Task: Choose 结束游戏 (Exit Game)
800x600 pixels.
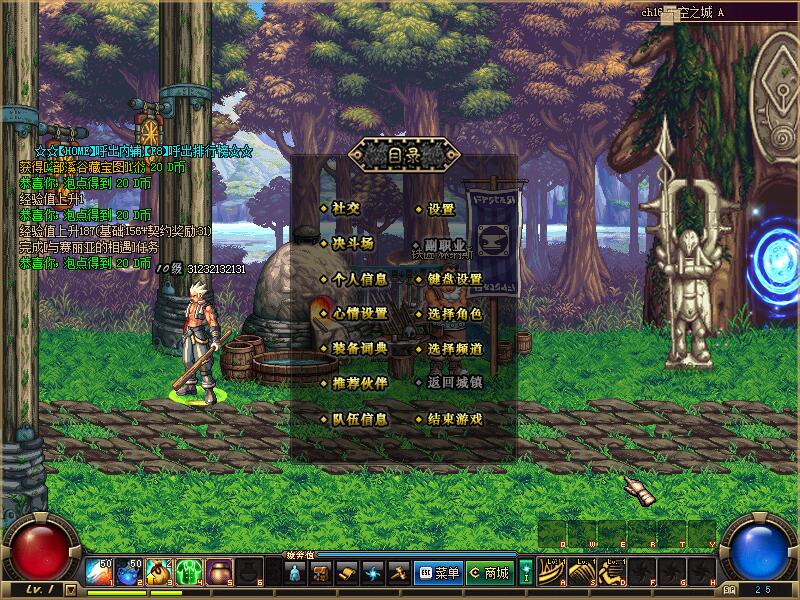Action: [455, 419]
